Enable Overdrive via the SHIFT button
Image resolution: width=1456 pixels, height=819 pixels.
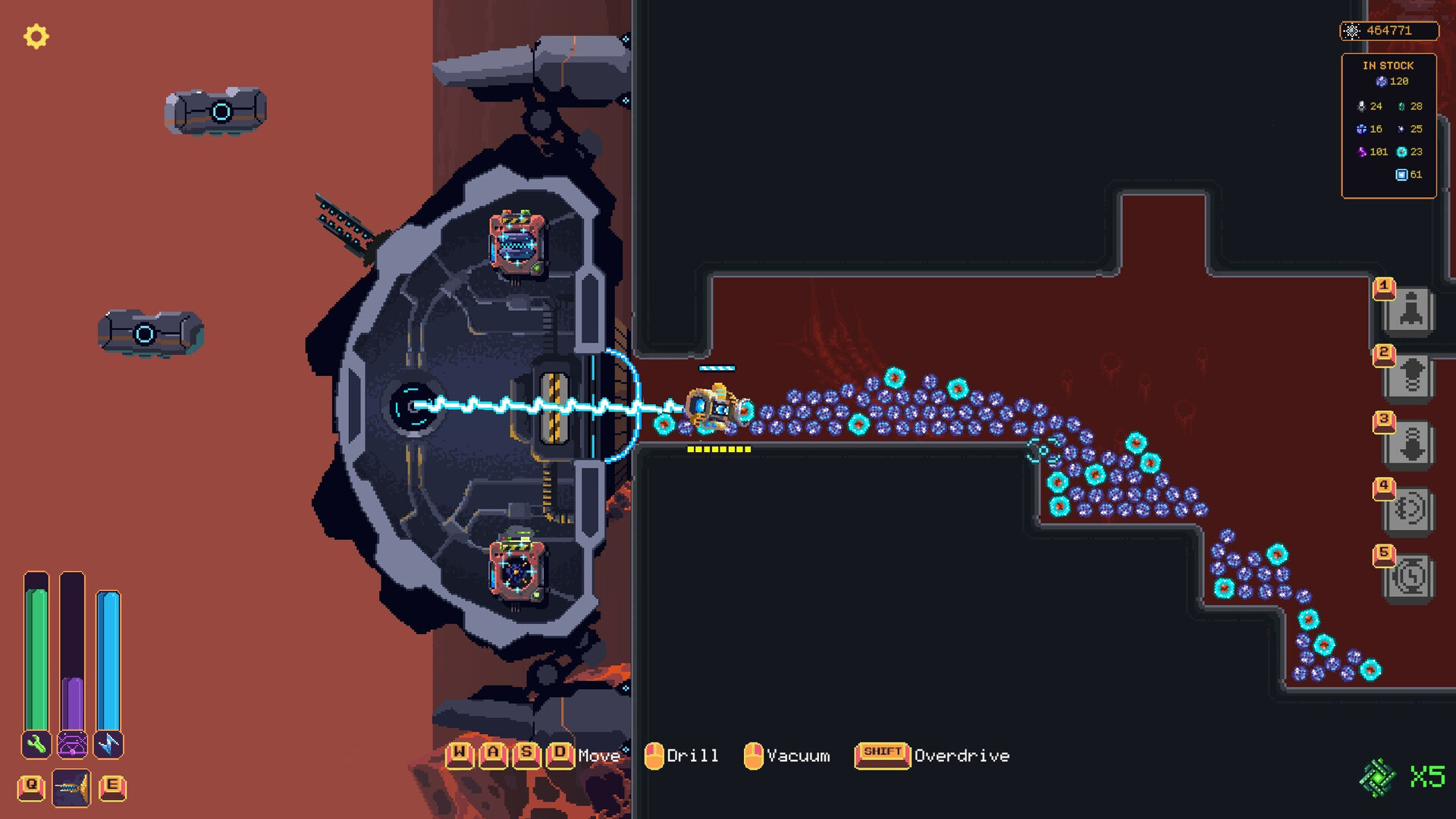coord(881,755)
